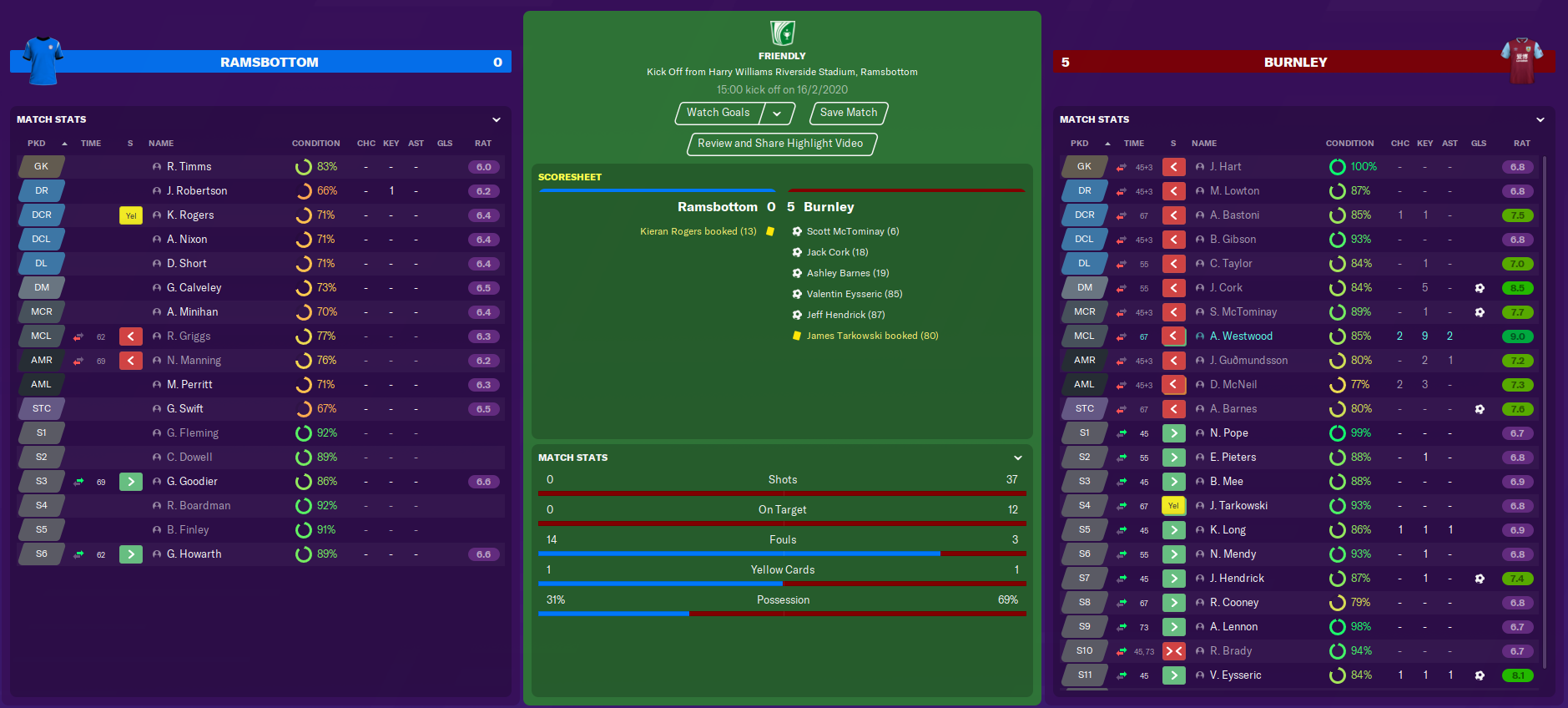Image resolution: width=1568 pixels, height=708 pixels.
Task: Select V. Eysseric row
Action: coord(1235,675)
